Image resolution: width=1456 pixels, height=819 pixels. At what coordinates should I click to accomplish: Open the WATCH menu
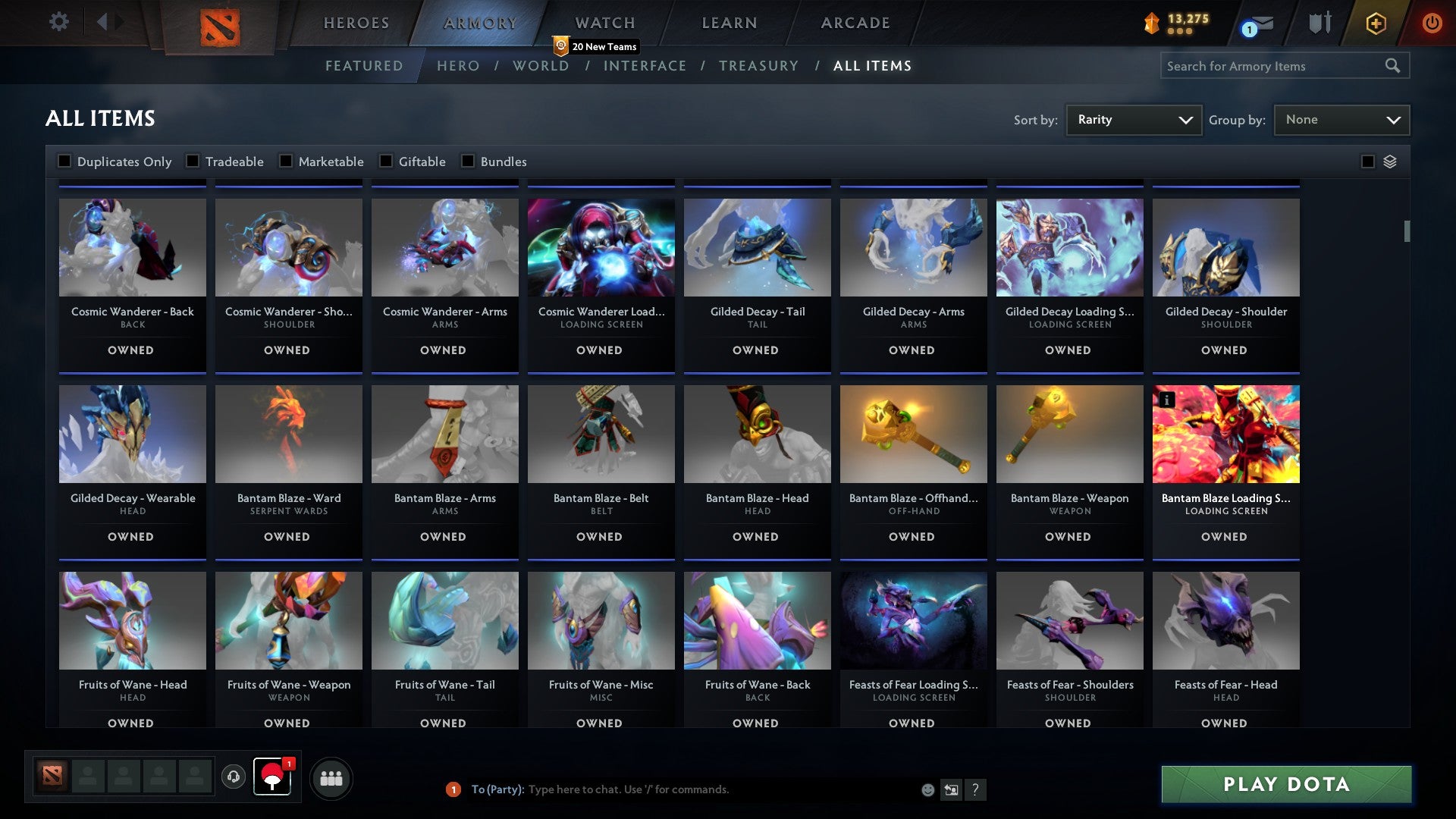604,22
